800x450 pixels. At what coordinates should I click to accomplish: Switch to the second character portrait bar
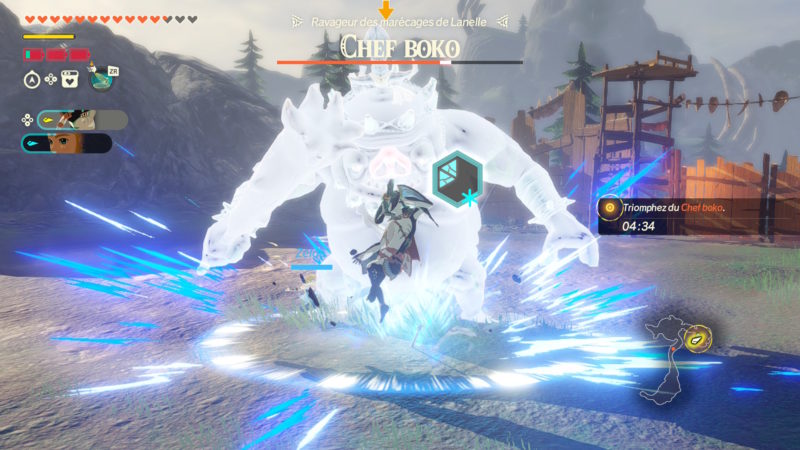tap(66, 143)
